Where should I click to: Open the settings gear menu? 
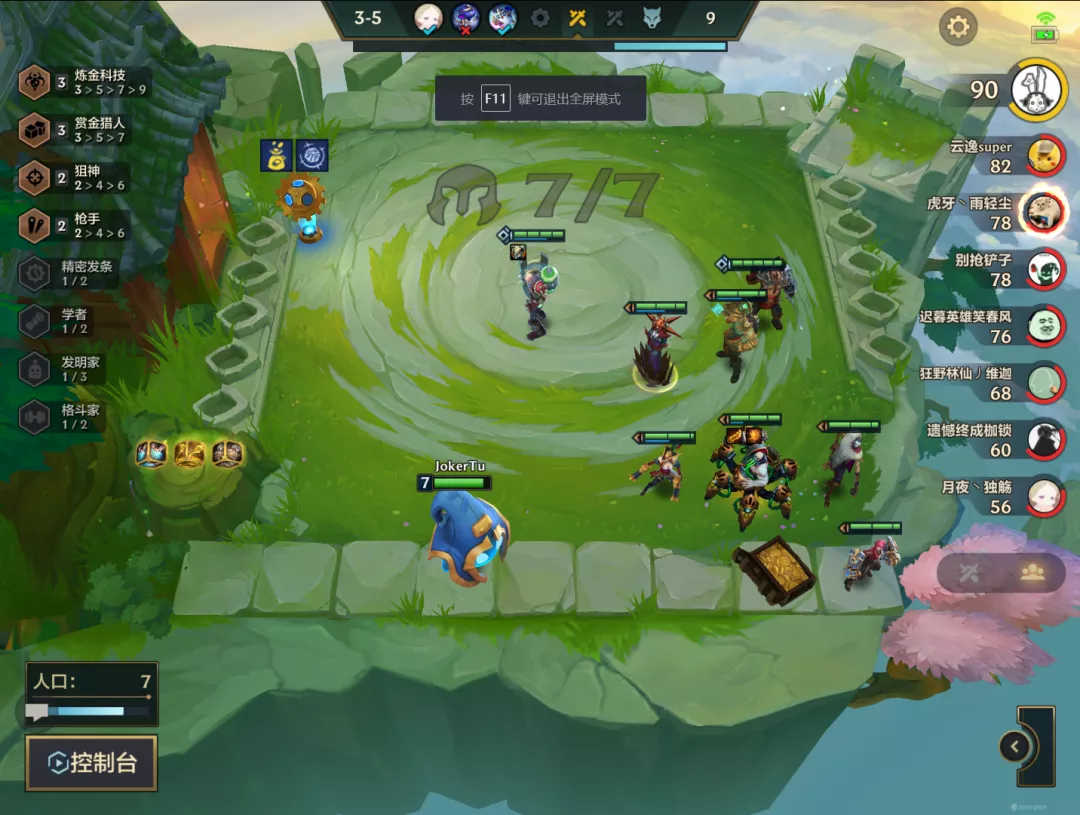click(x=958, y=27)
